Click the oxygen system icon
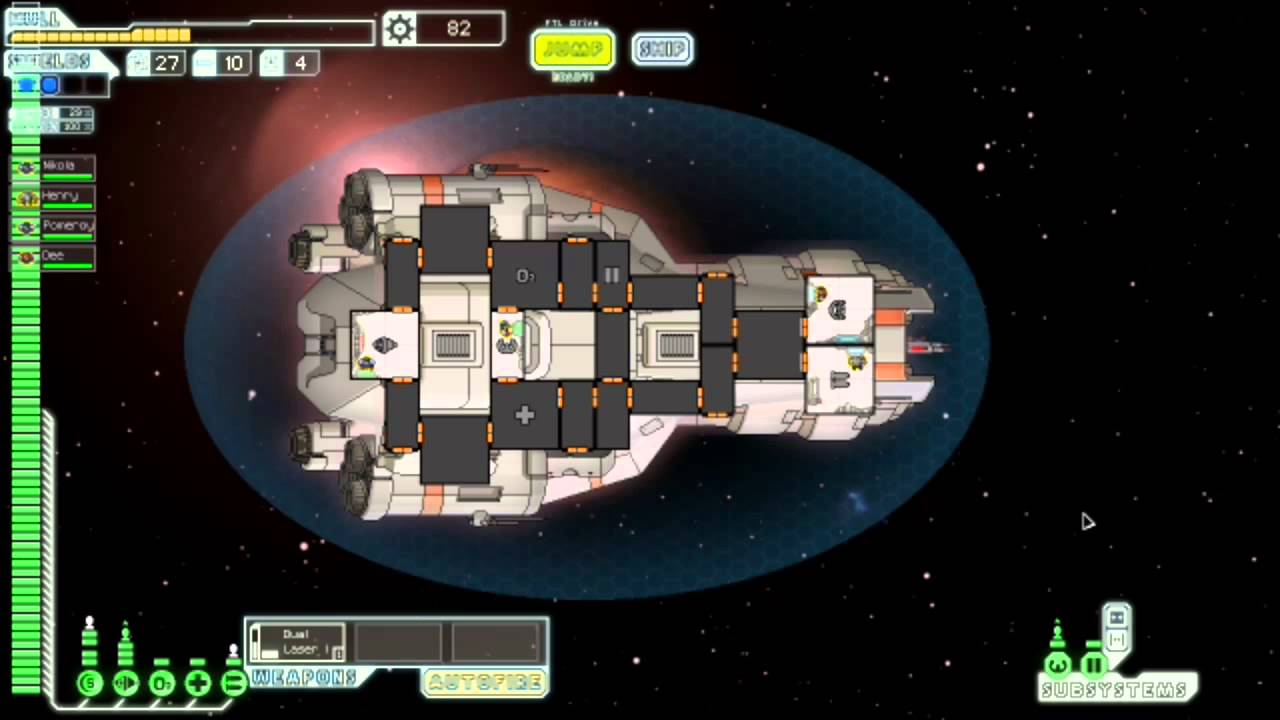Image resolution: width=1280 pixels, height=720 pixels. [x=162, y=684]
